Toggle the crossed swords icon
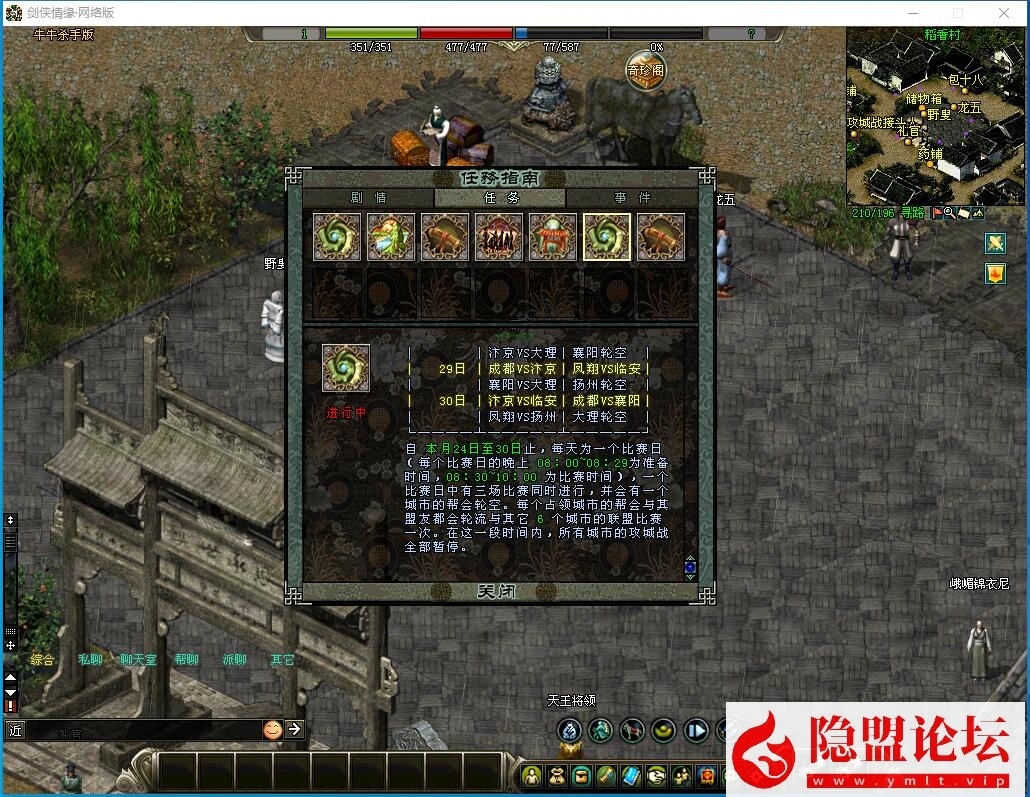 pos(994,243)
